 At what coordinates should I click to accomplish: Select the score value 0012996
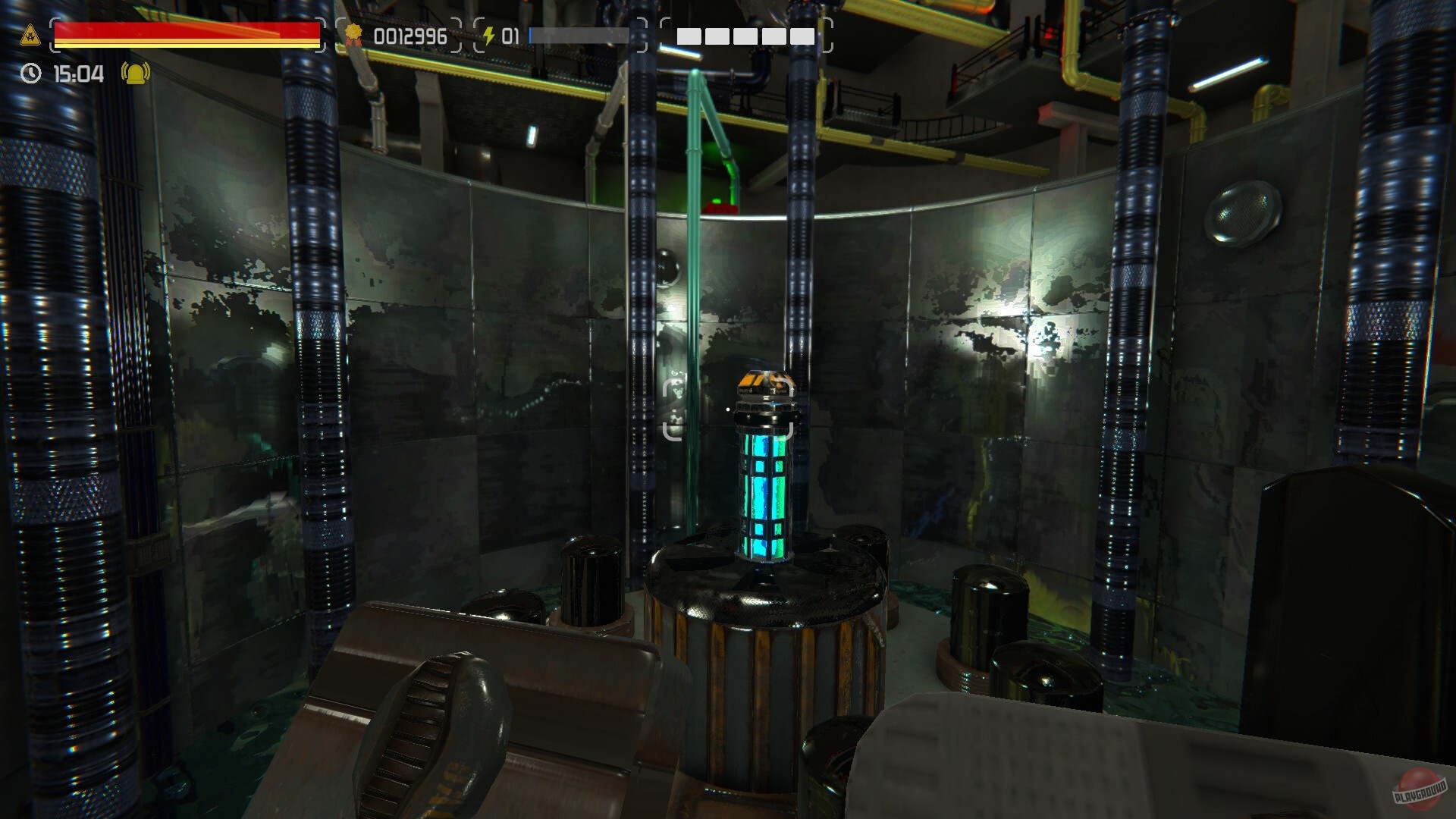click(x=412, y=33)
